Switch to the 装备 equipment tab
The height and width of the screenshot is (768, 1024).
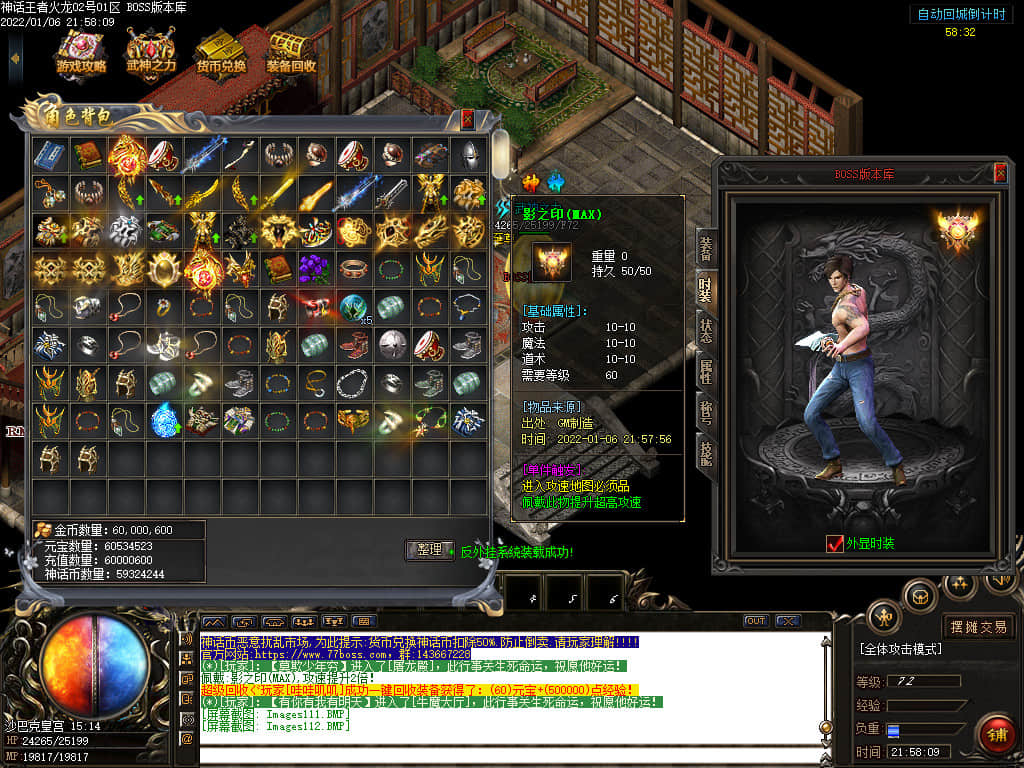click(706, 246)
